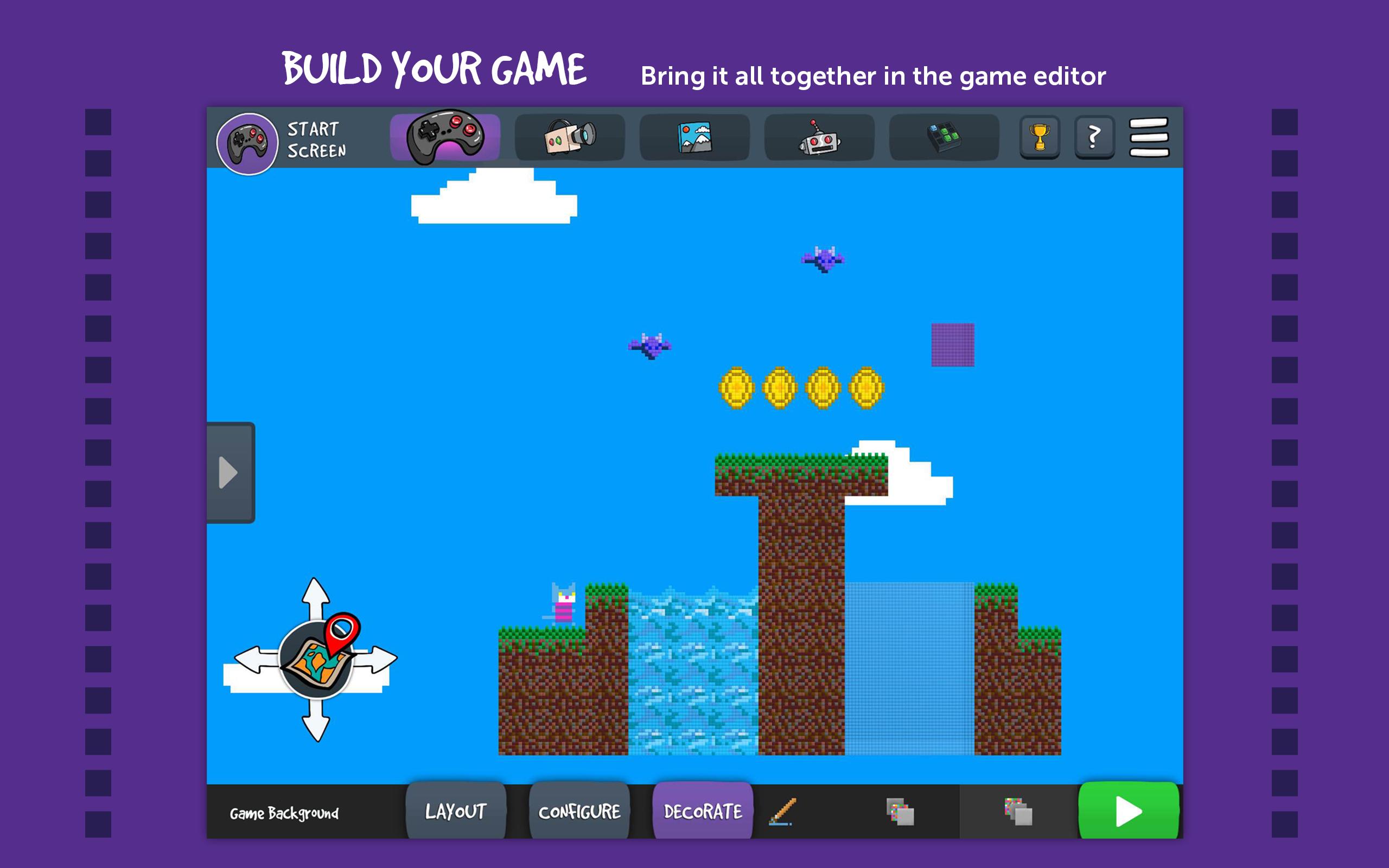Open the rightmost sprite stack icon
Viewport: 1389px width, 868px height.
[x=1019, y=811]
